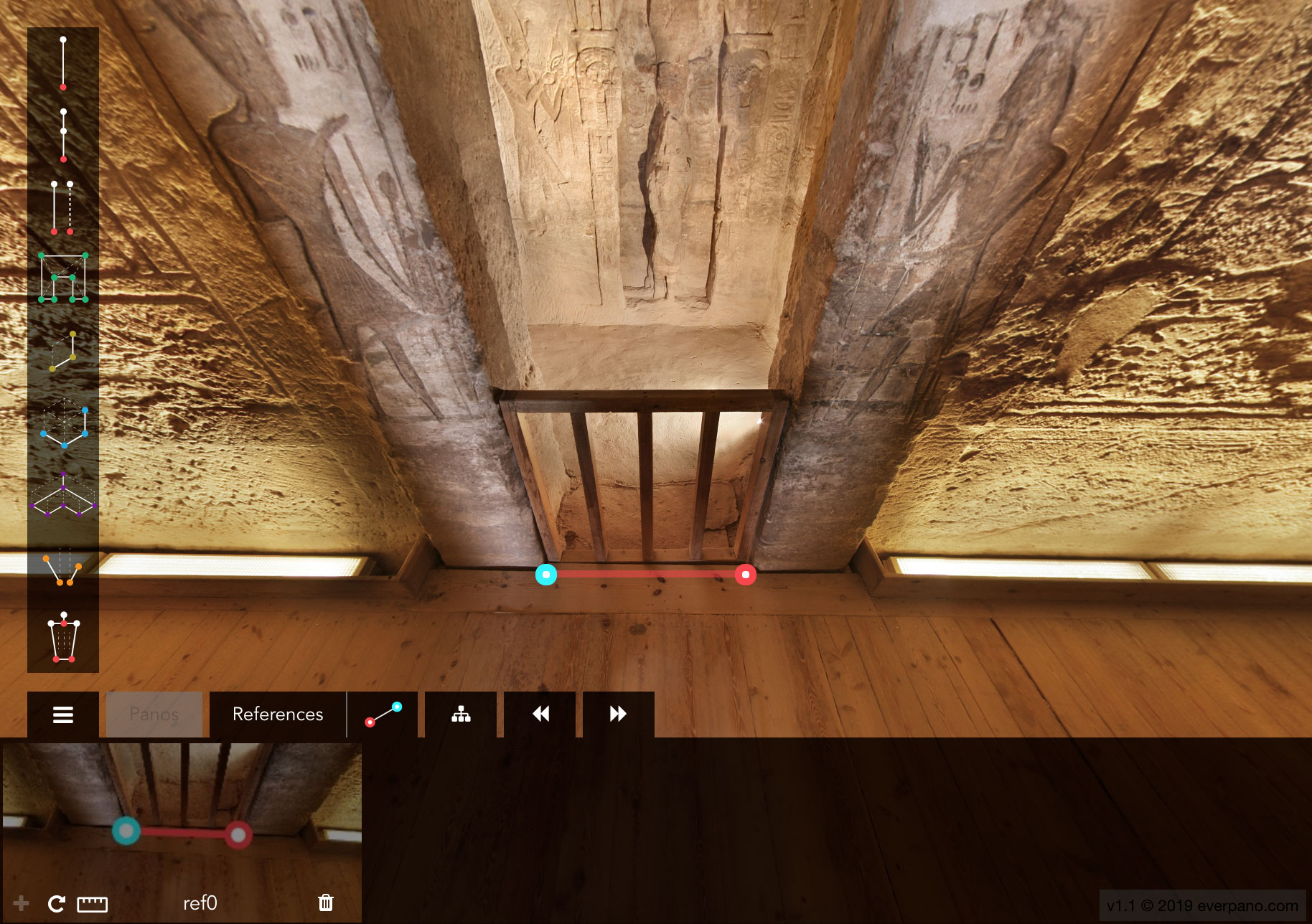Switch to the Panos tab

pos(154,715)
